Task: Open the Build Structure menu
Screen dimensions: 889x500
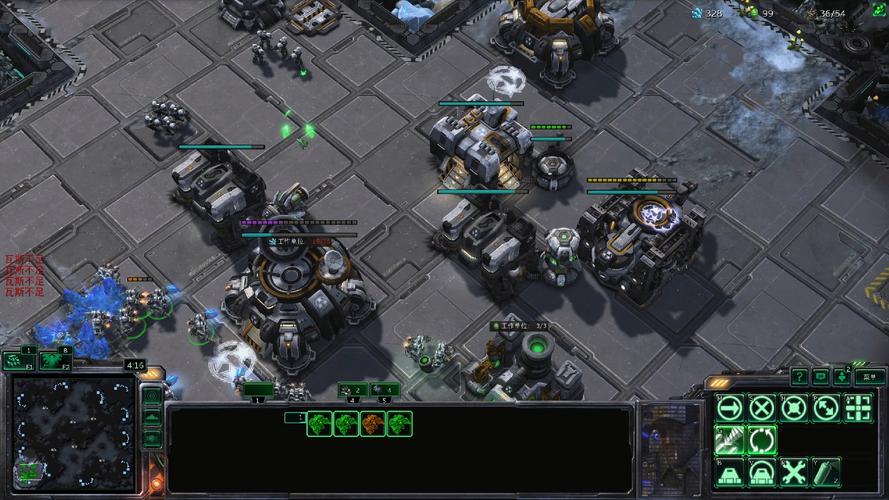Action: point(730,471)
